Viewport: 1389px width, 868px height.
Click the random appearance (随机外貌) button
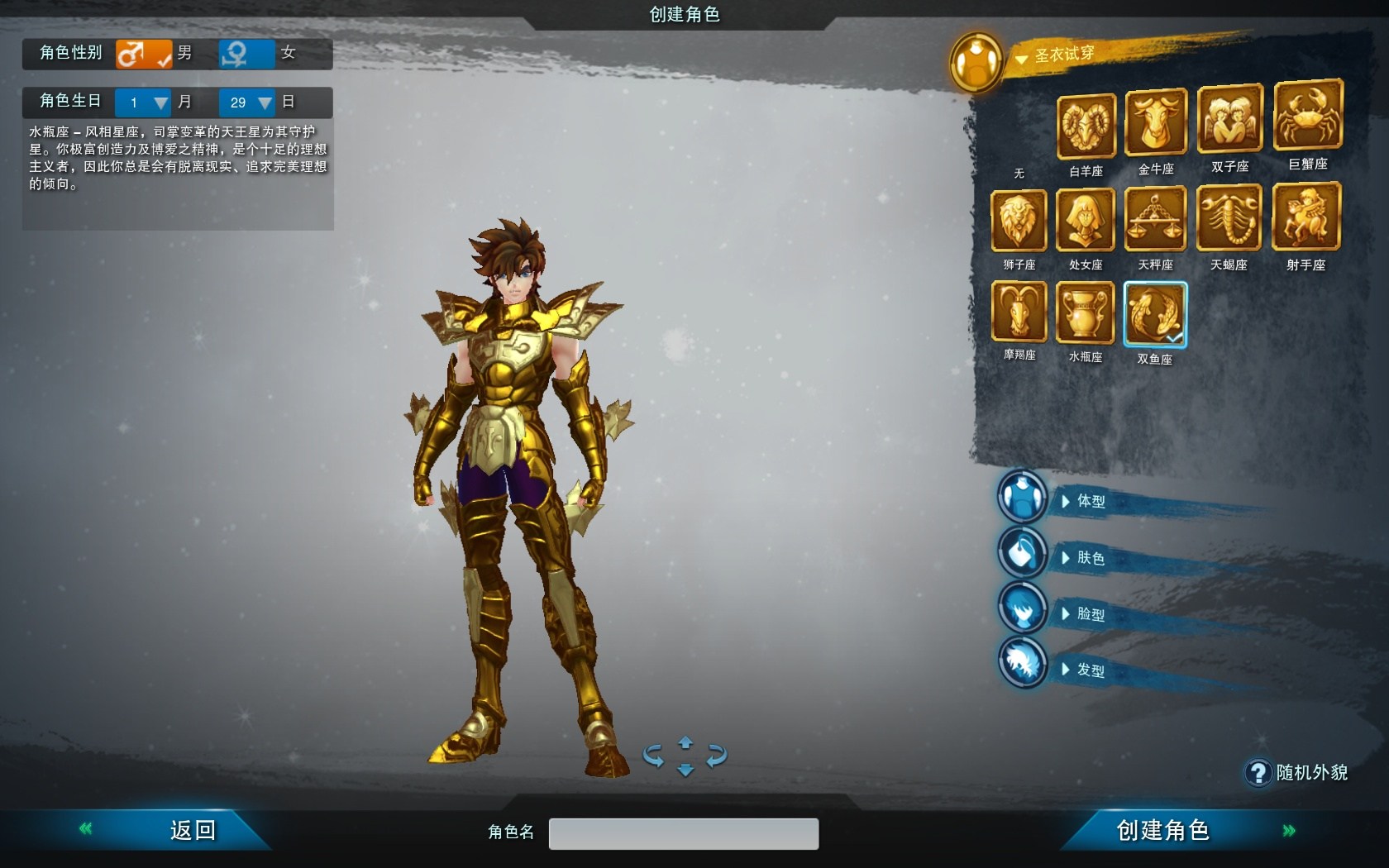pos(1297,773)
